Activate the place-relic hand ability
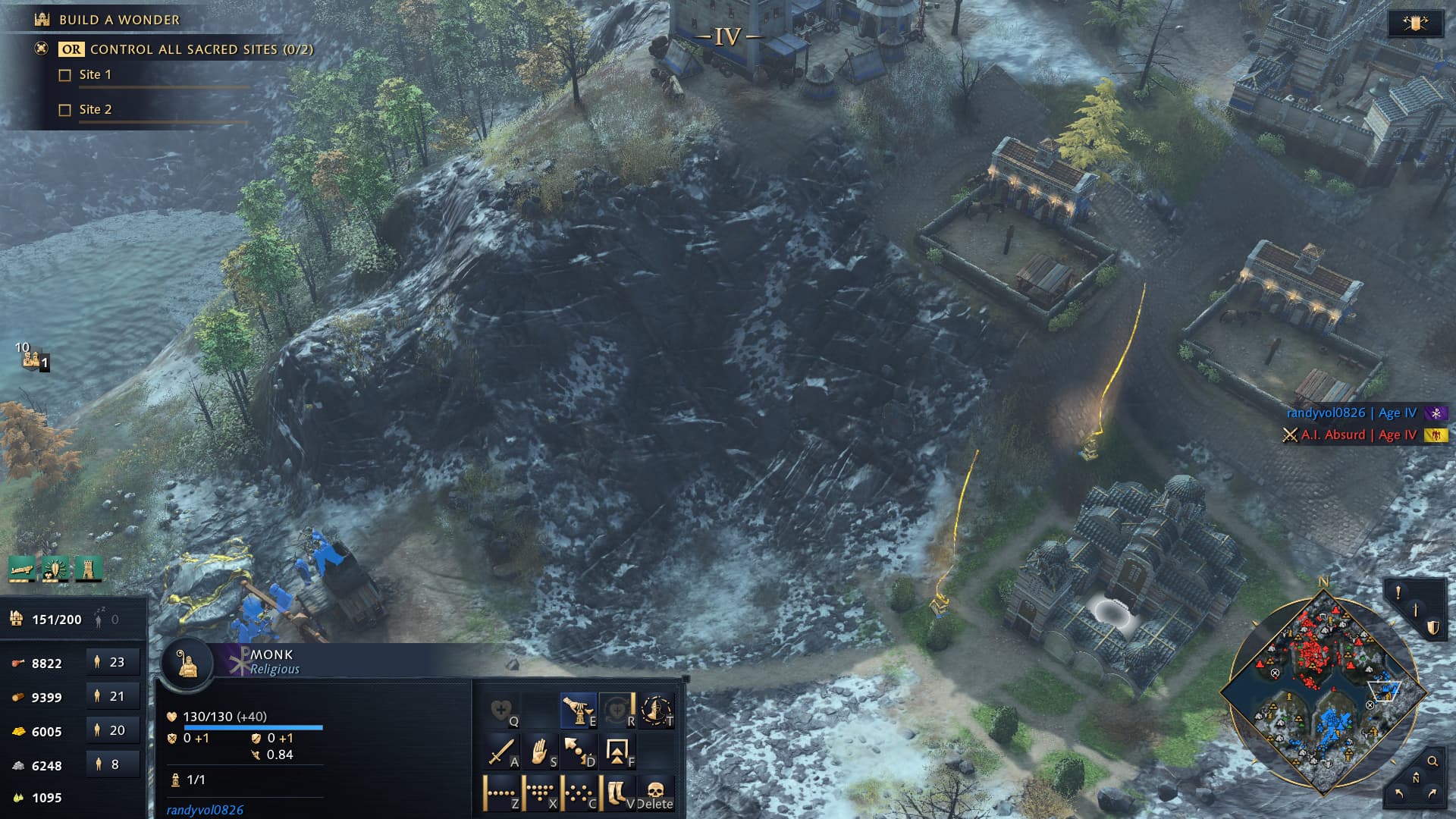This screenshot has width=1456, height=819. pos(579,711)
